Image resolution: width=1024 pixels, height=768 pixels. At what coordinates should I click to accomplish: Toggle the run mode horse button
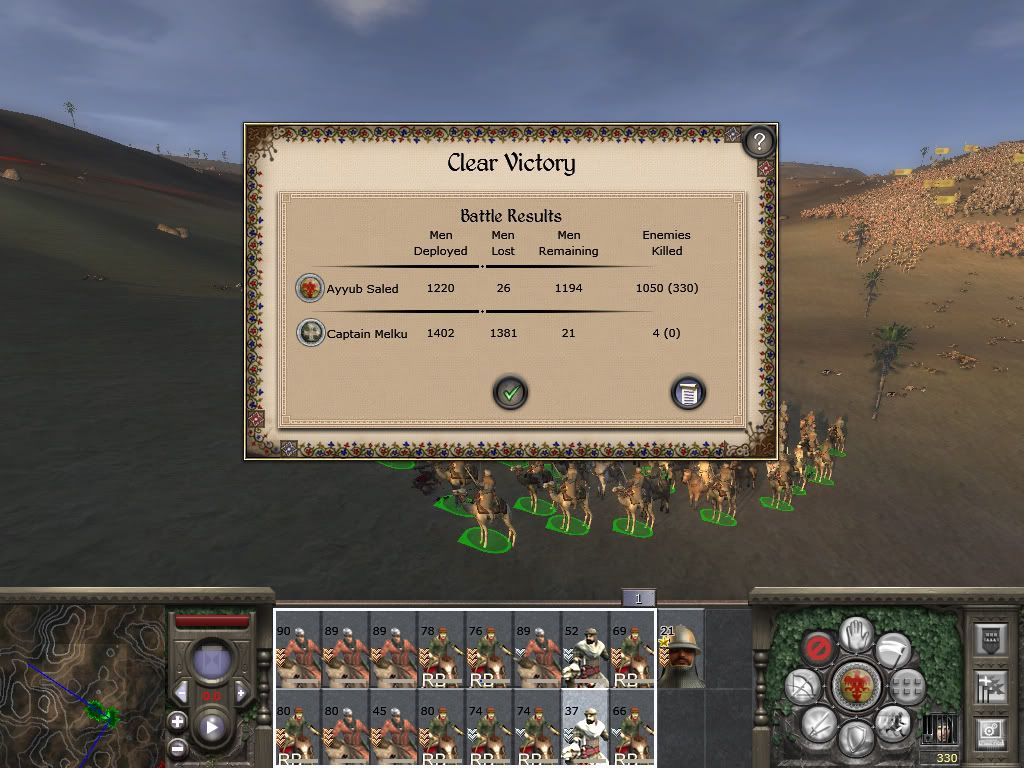[891, 722]
